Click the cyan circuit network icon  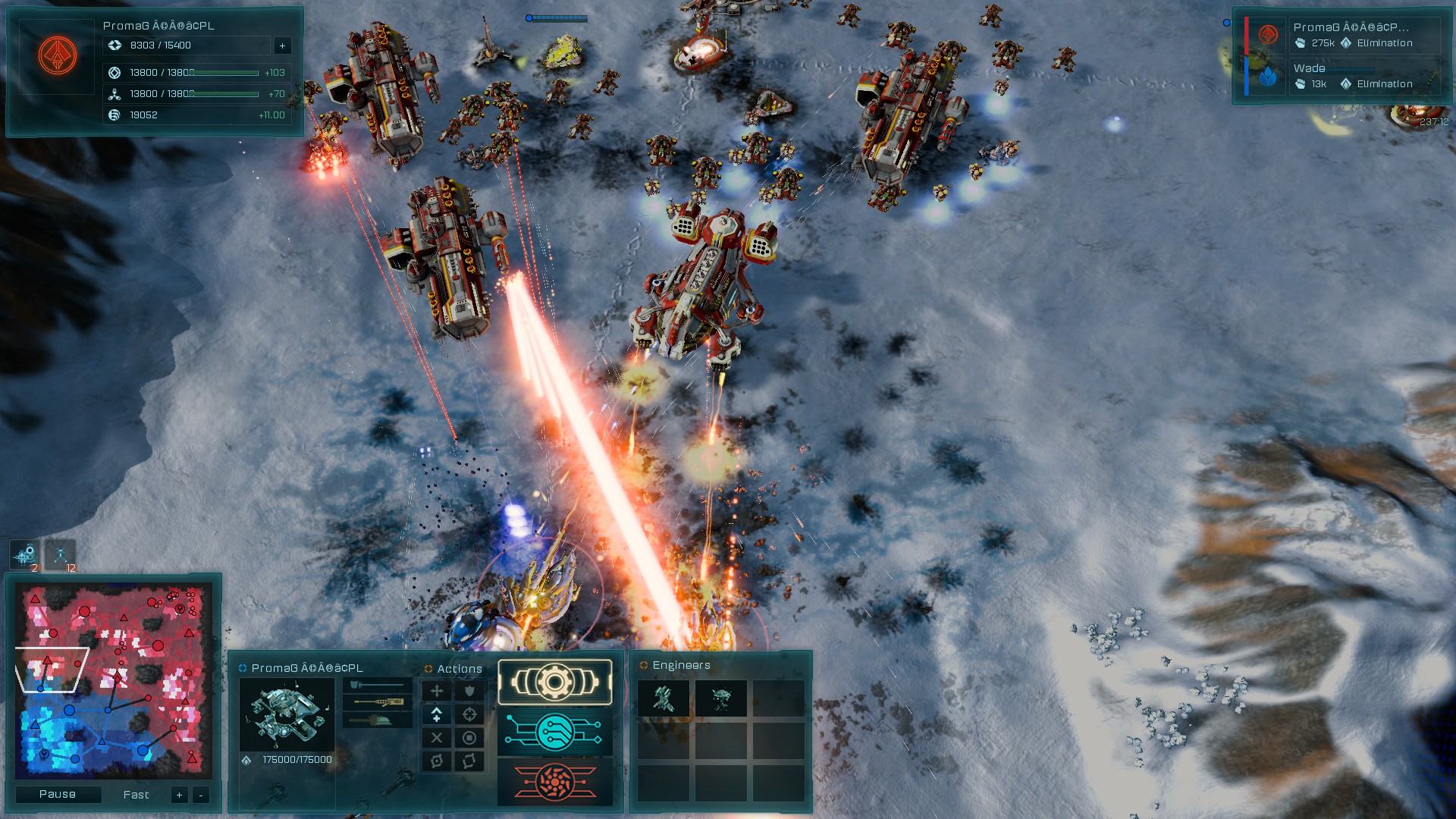pos(554,733)
